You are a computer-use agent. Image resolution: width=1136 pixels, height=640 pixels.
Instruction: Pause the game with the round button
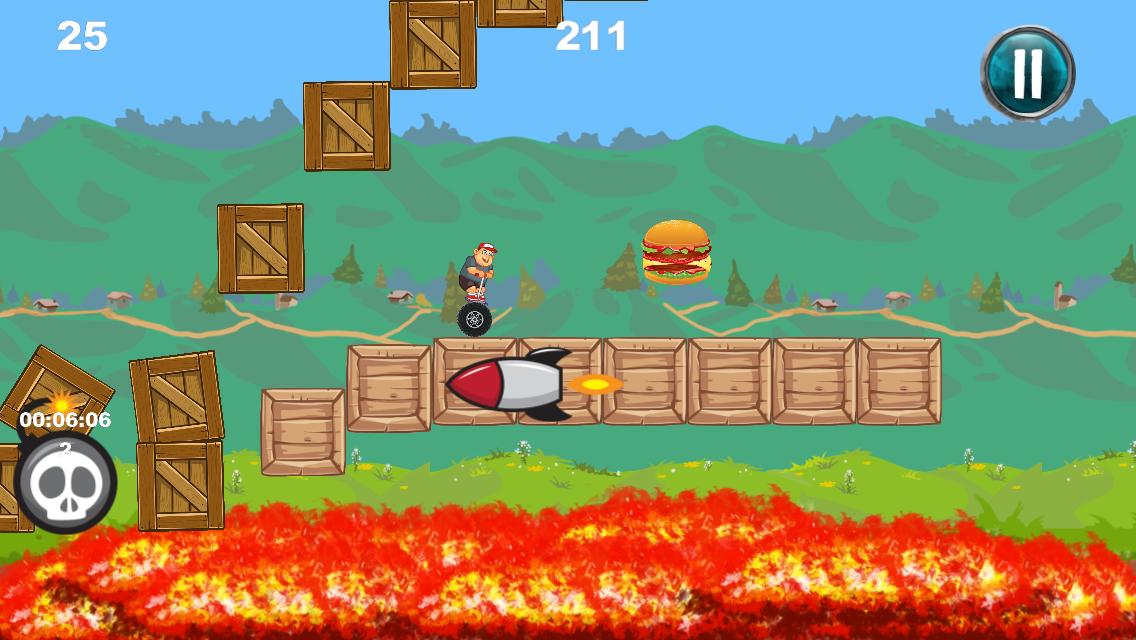pos(1027,72)
